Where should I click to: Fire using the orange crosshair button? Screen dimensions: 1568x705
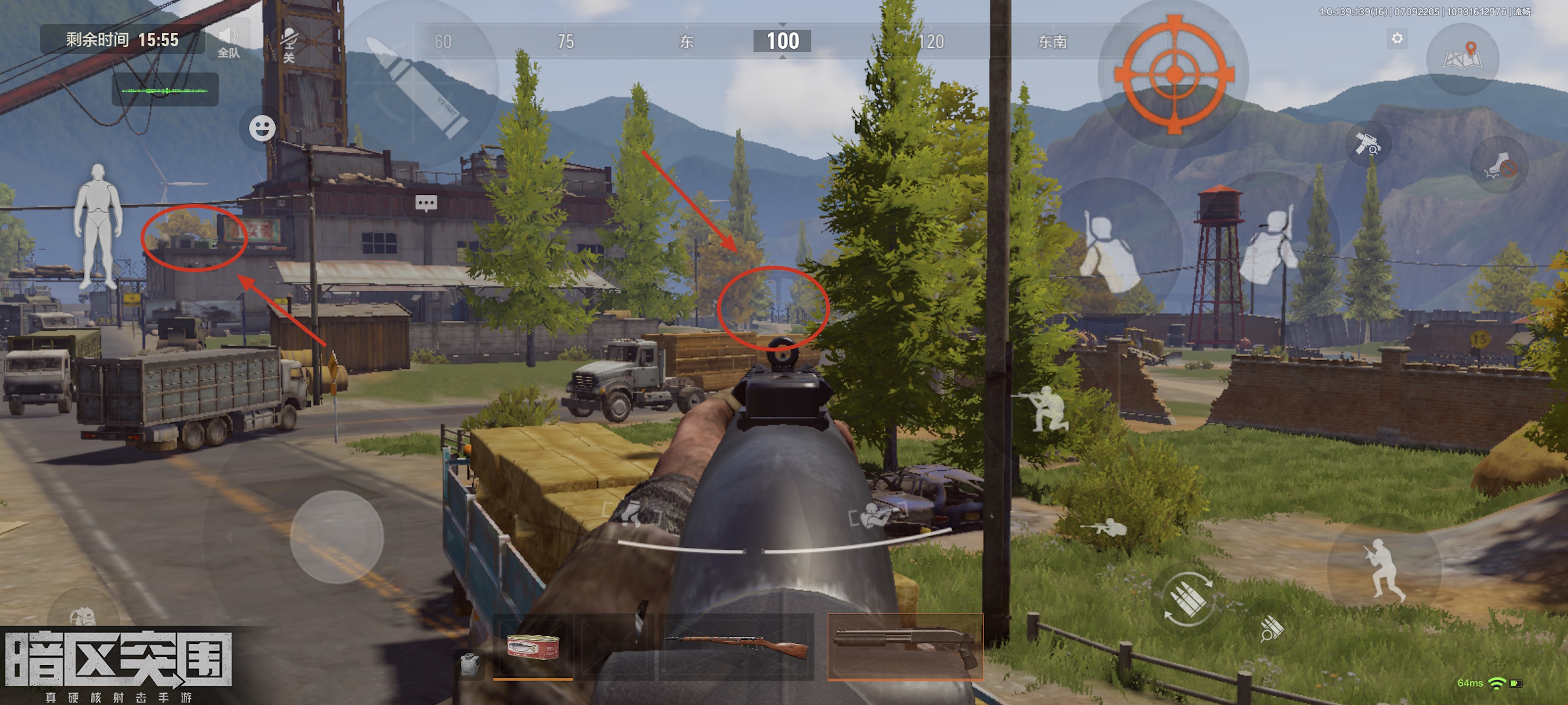(x=1174, y=74)
